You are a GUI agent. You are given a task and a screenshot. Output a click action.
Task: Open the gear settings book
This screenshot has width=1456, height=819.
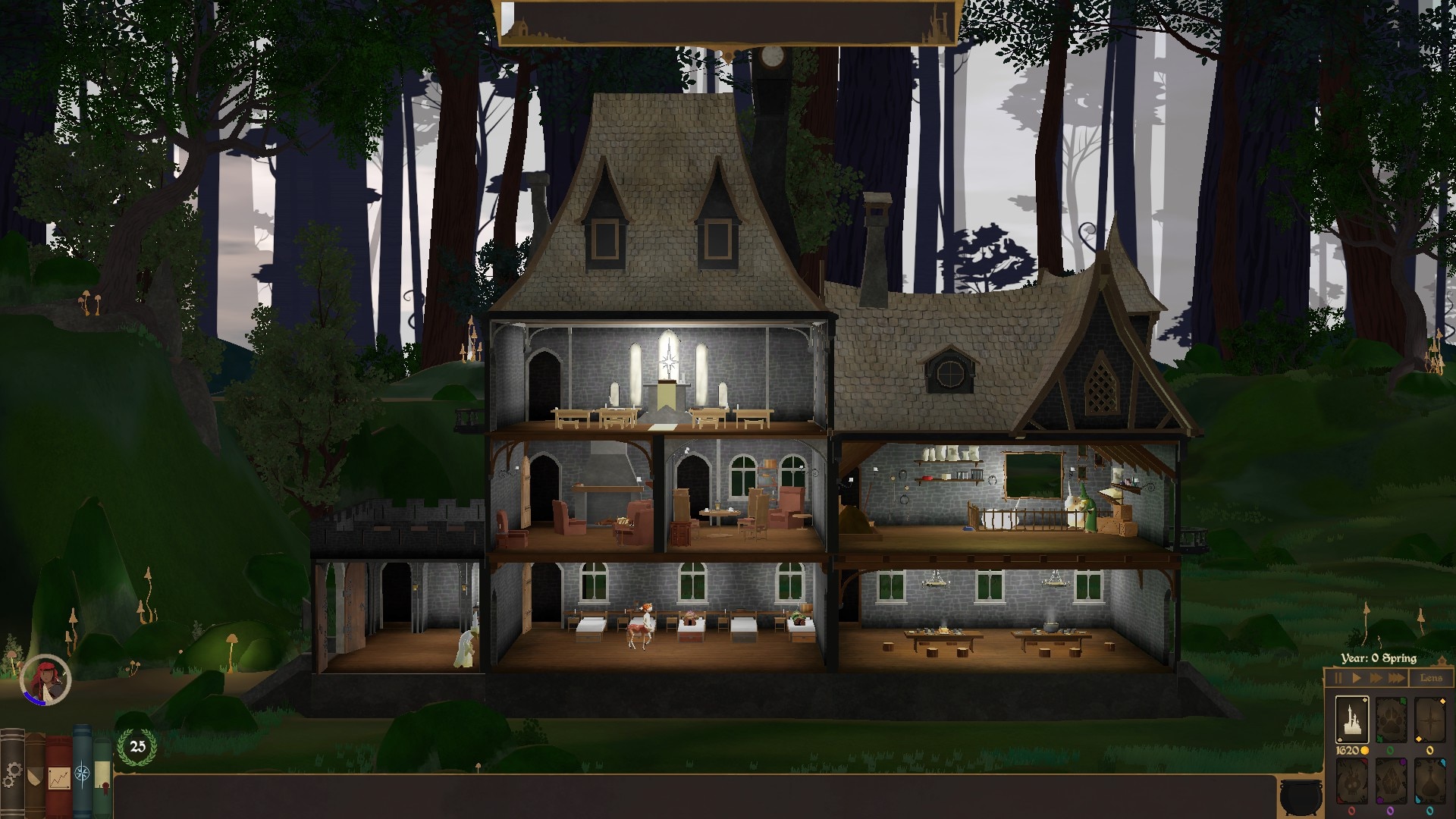pos(12,775)
